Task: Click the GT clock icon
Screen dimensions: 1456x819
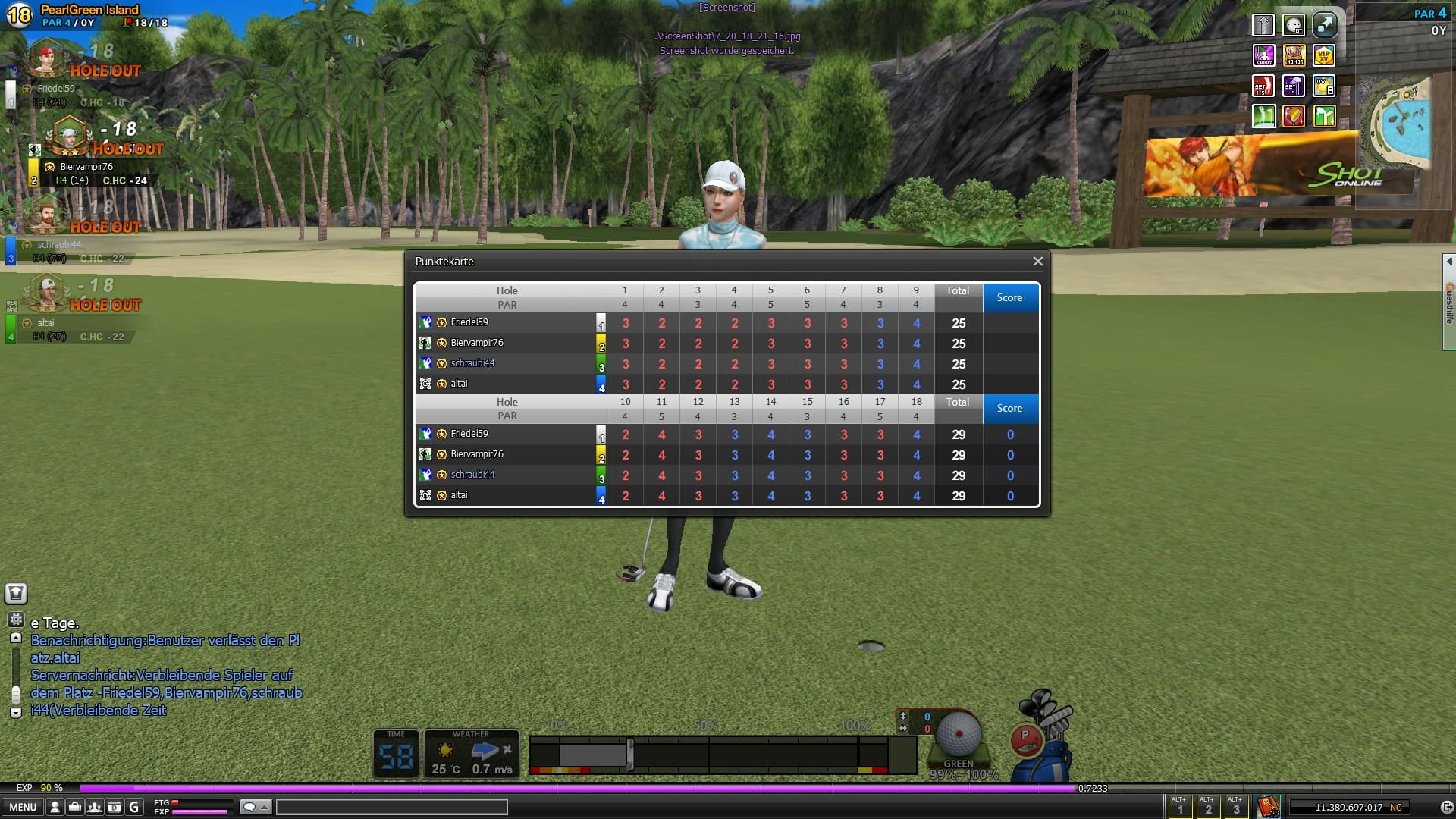Action: coord(1294,25)
